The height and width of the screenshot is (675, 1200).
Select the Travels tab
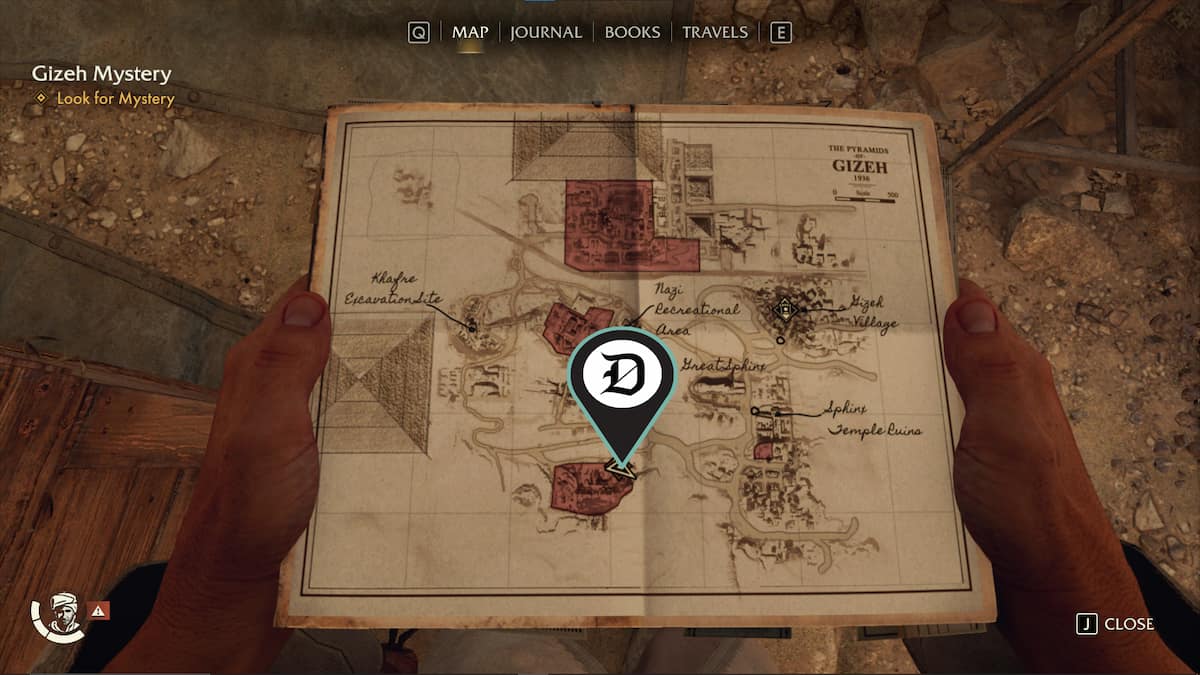(x=714, y=32)
